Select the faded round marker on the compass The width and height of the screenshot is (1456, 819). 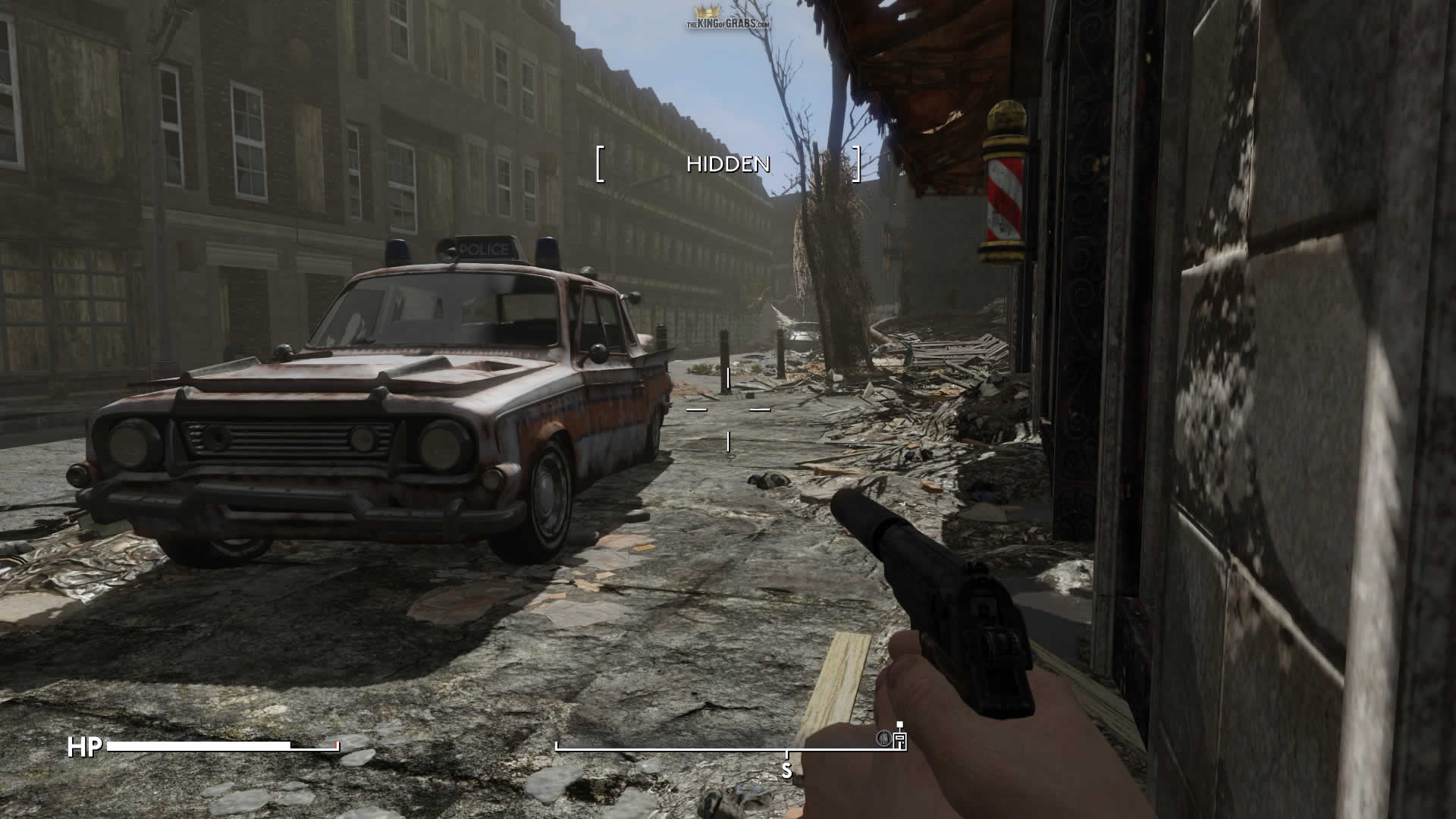883,739
